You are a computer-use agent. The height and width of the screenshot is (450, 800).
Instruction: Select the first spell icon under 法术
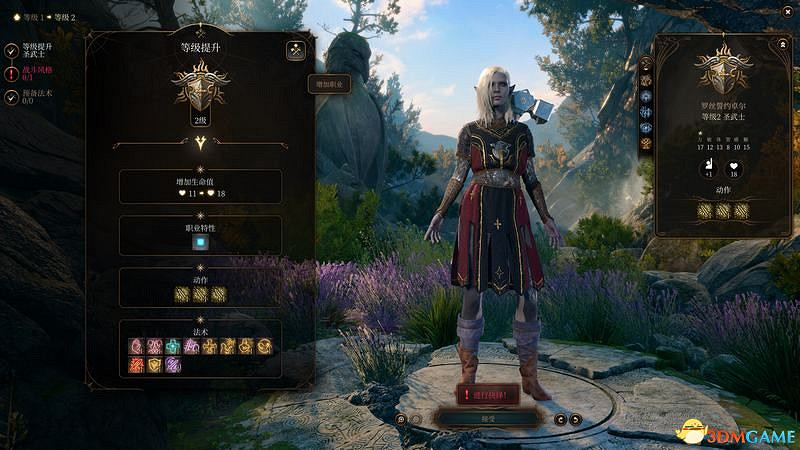point(137,346)
